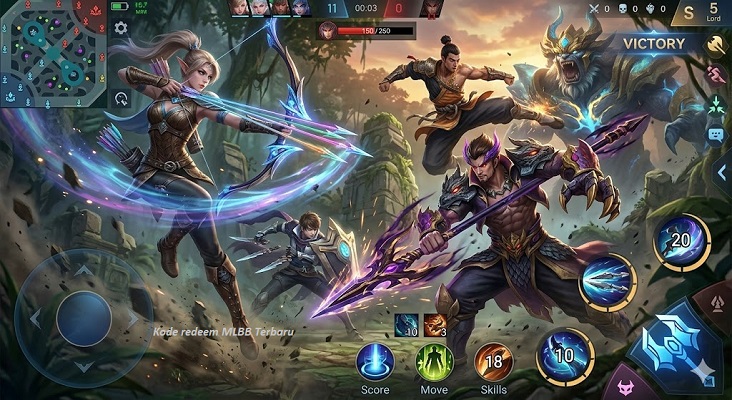Tap the circular refresh icon beside the minimap

click(x=121, y=98)
